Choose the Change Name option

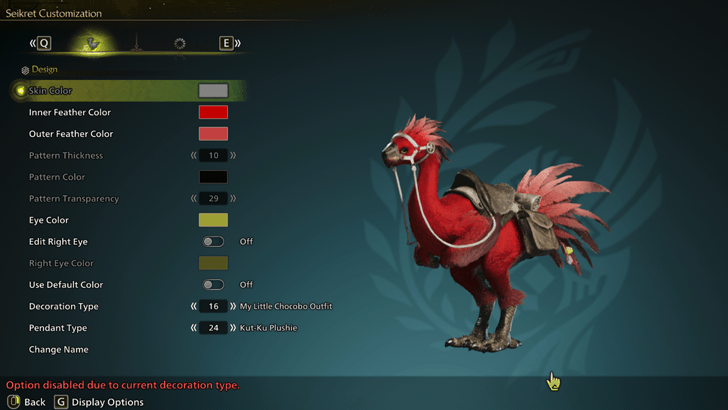(59, 350)
